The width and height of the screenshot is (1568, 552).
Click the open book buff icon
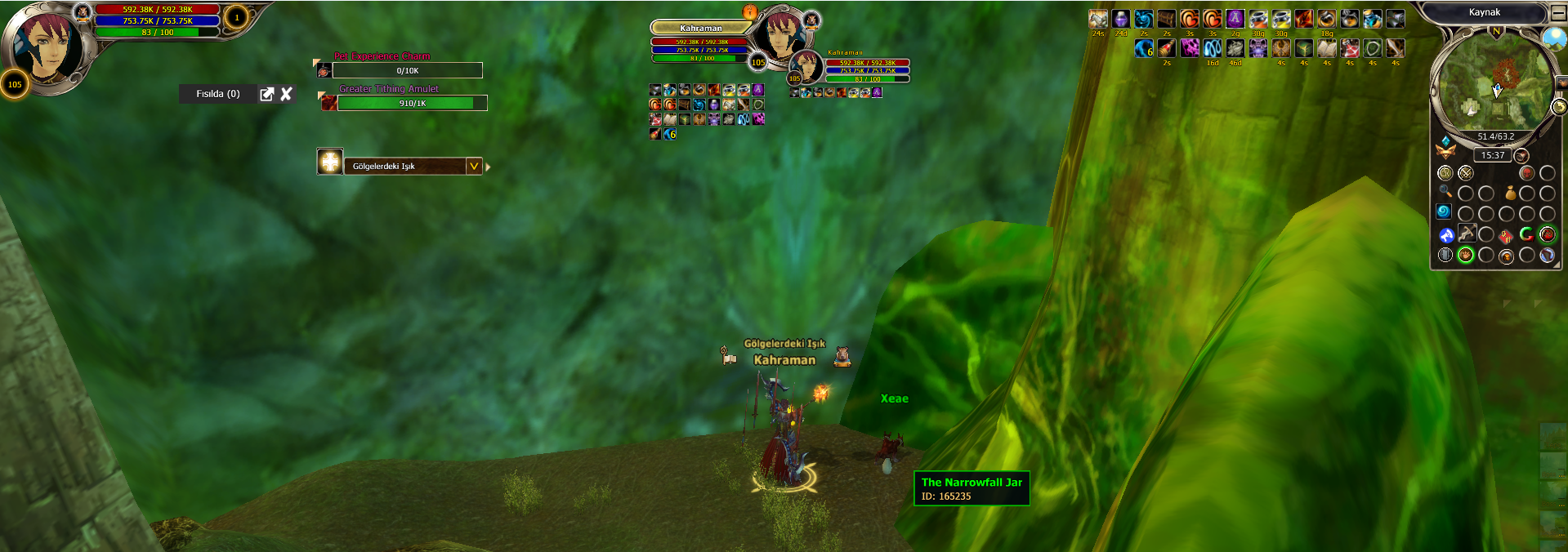tap(1327, 48)
